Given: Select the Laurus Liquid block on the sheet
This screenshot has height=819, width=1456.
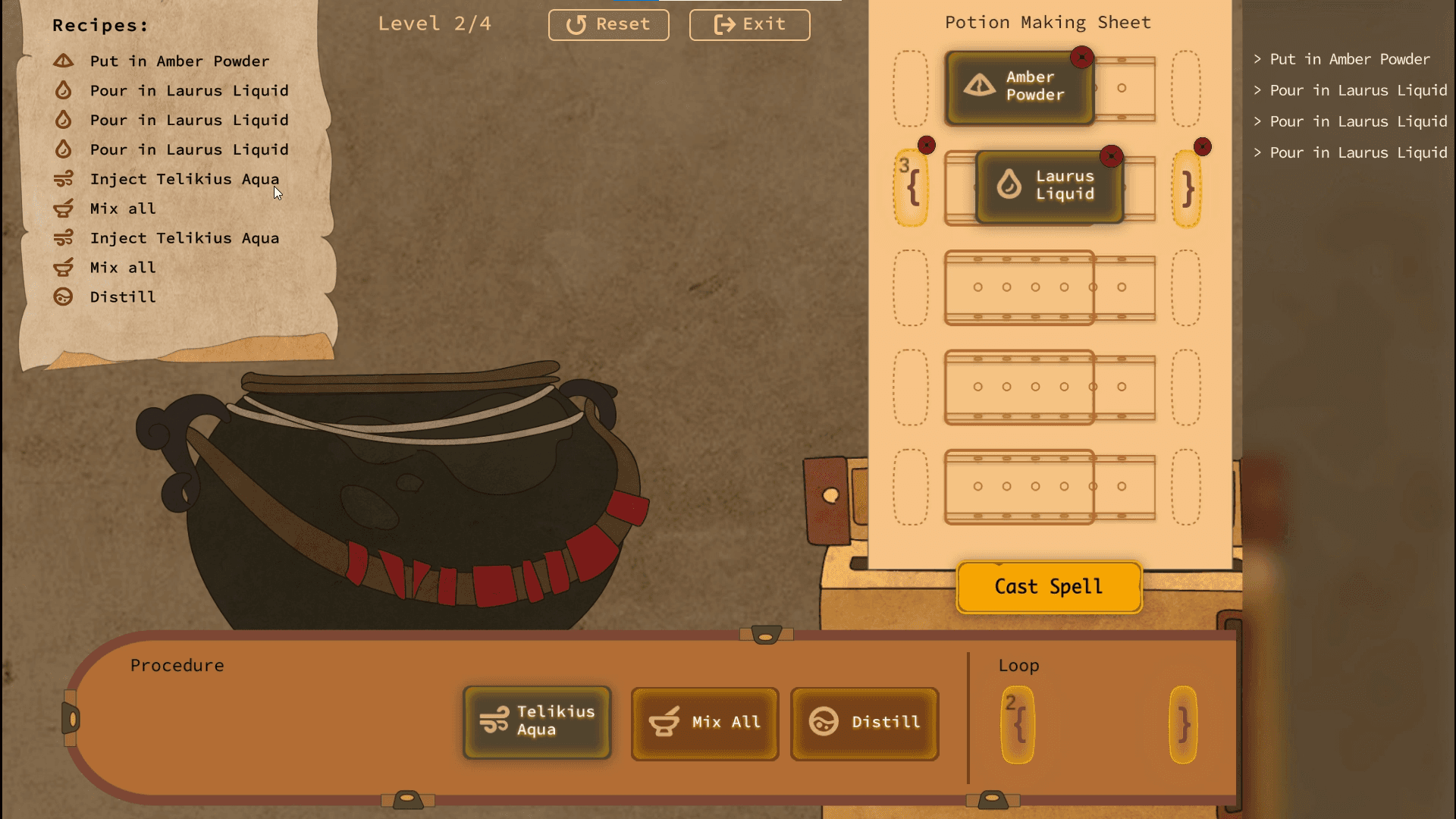Looking at the screenshot, I should 1049,187.
